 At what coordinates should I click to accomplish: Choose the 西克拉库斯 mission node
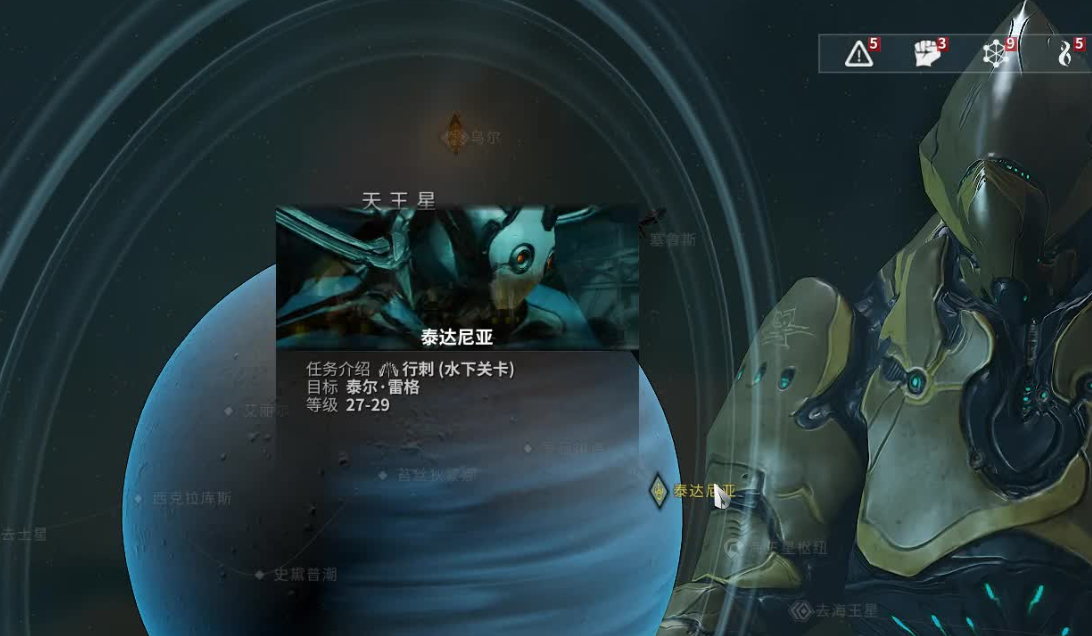coord(138,498)
